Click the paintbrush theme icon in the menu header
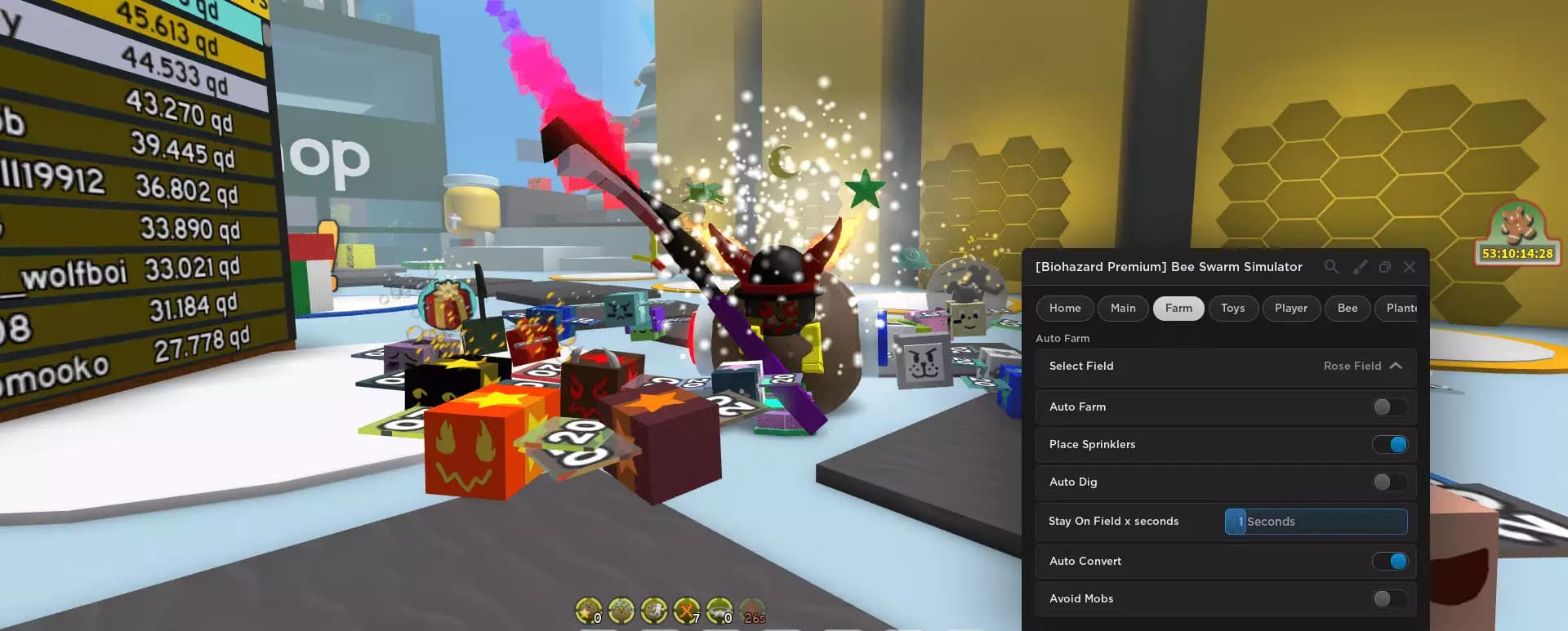 tap(1360, 267)
